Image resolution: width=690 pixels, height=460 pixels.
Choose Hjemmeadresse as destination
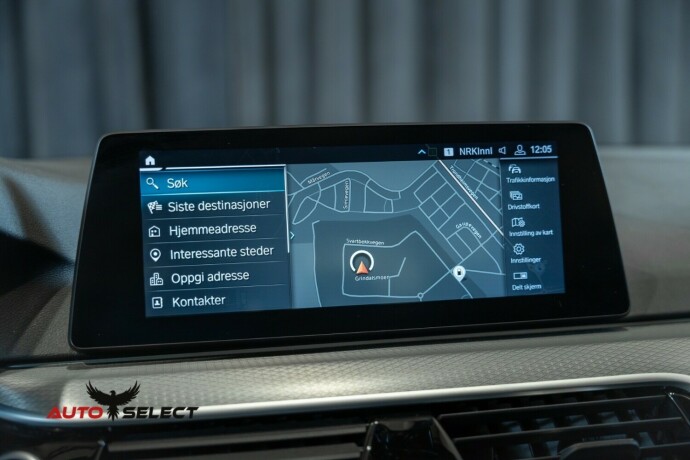pyautogui.click(x=214, y=229)
